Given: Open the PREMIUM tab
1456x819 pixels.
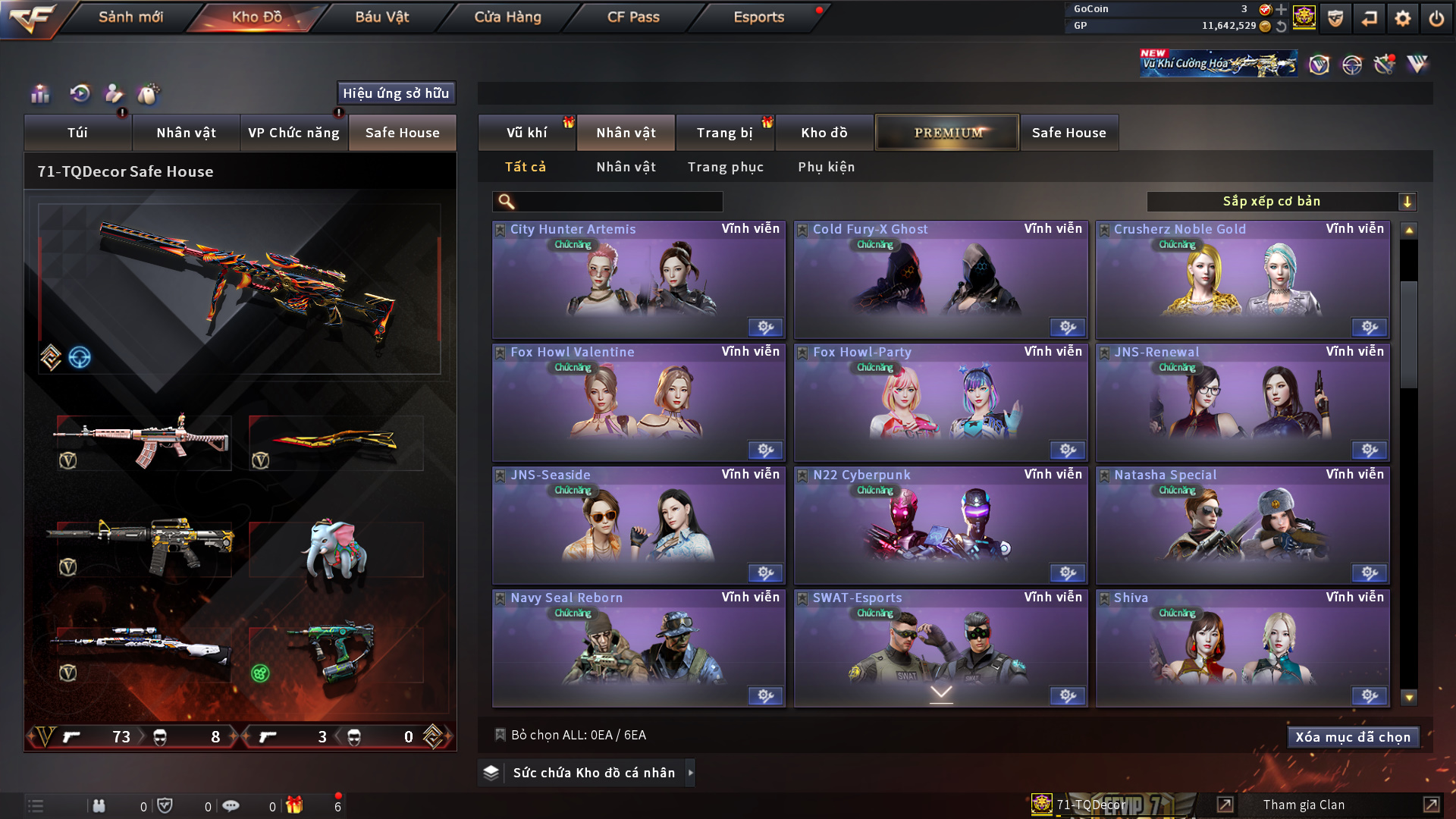Looking at the screenshot, I should (x=947, y=133).
